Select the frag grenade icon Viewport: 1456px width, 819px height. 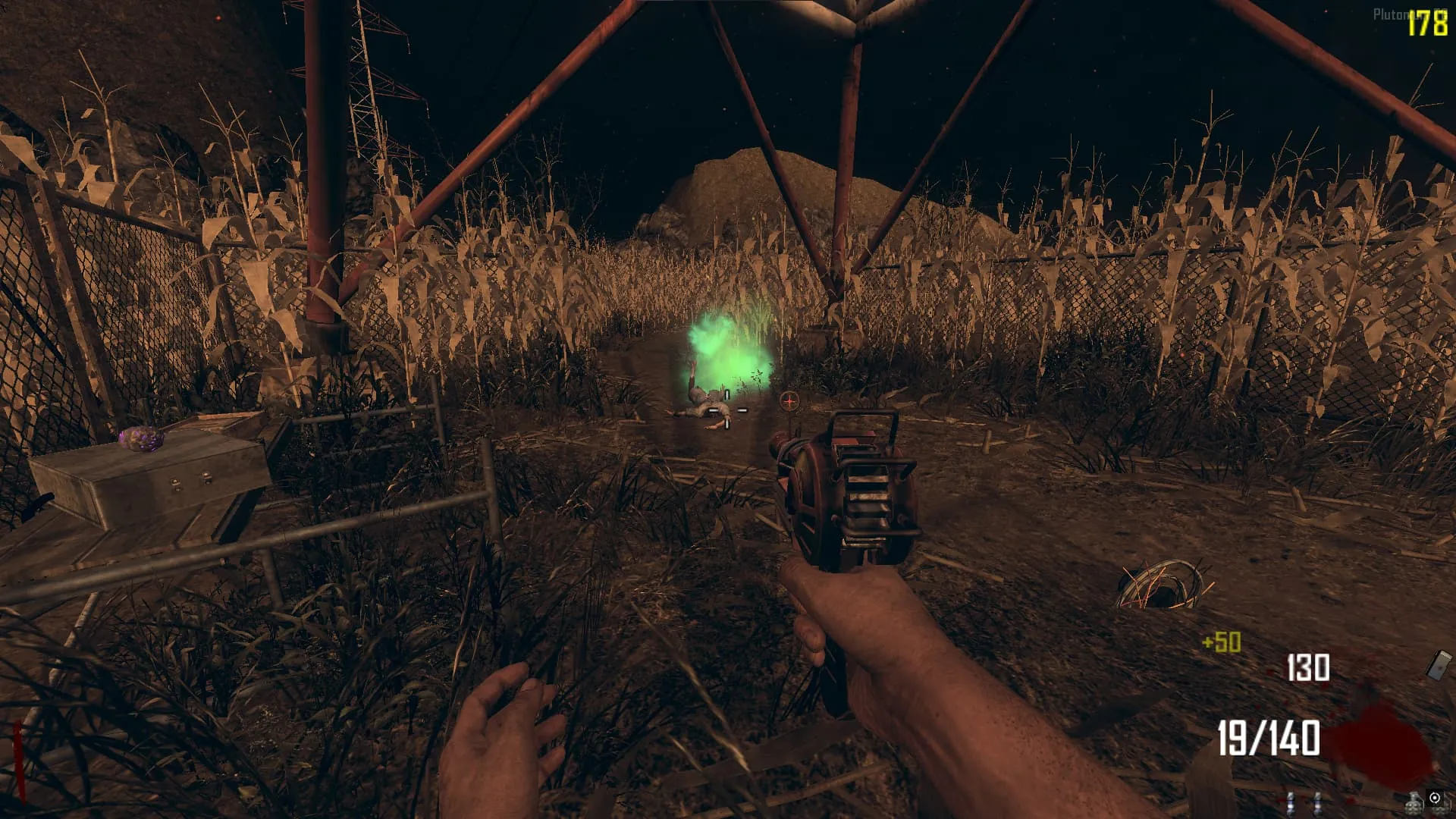[1415, 802]
